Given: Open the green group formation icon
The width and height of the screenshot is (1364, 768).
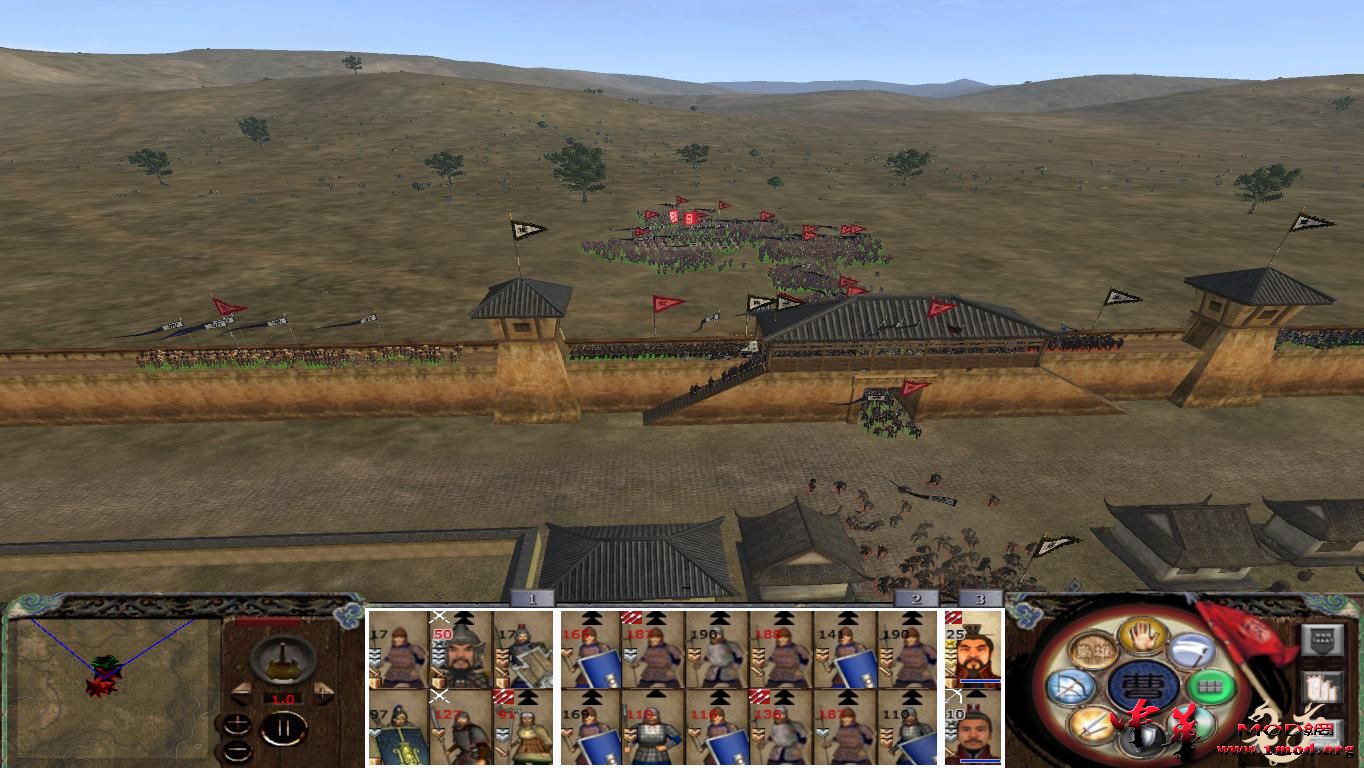Looking at the screenshot, I should click(x=1211, y=686).
